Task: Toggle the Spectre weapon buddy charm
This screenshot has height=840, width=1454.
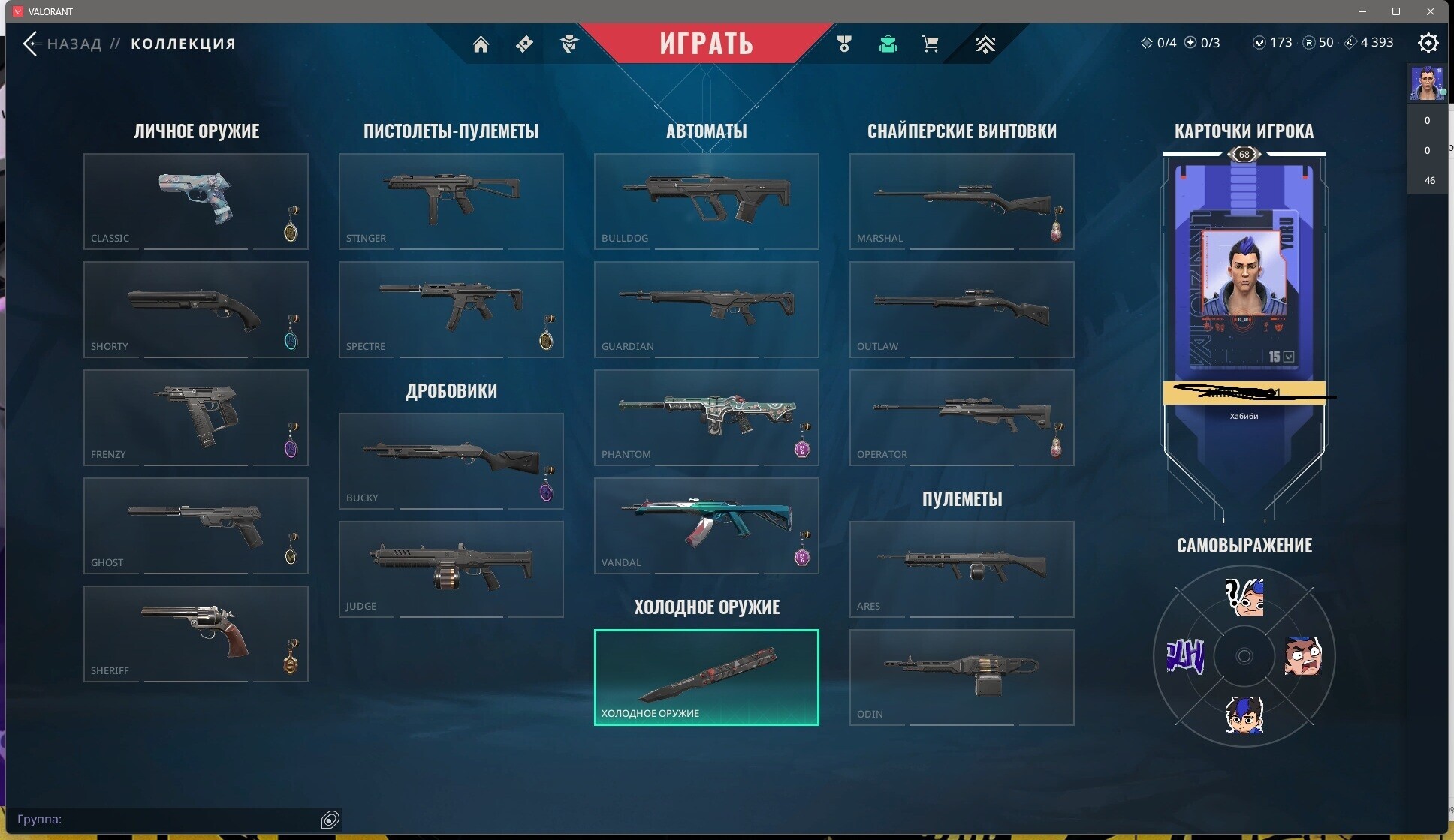Action: coord(546,340)
